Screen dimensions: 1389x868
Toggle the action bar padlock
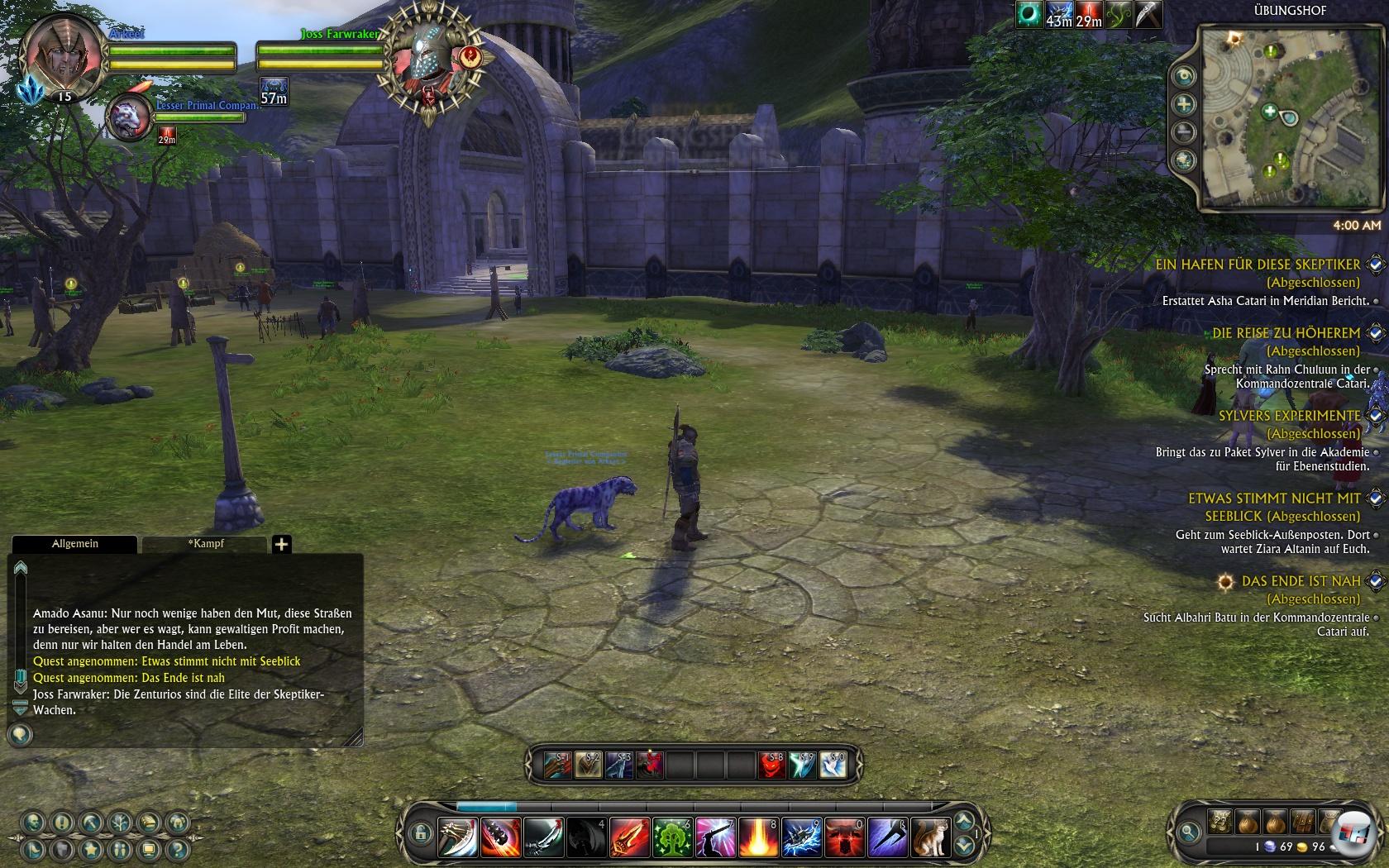(419, 832)
